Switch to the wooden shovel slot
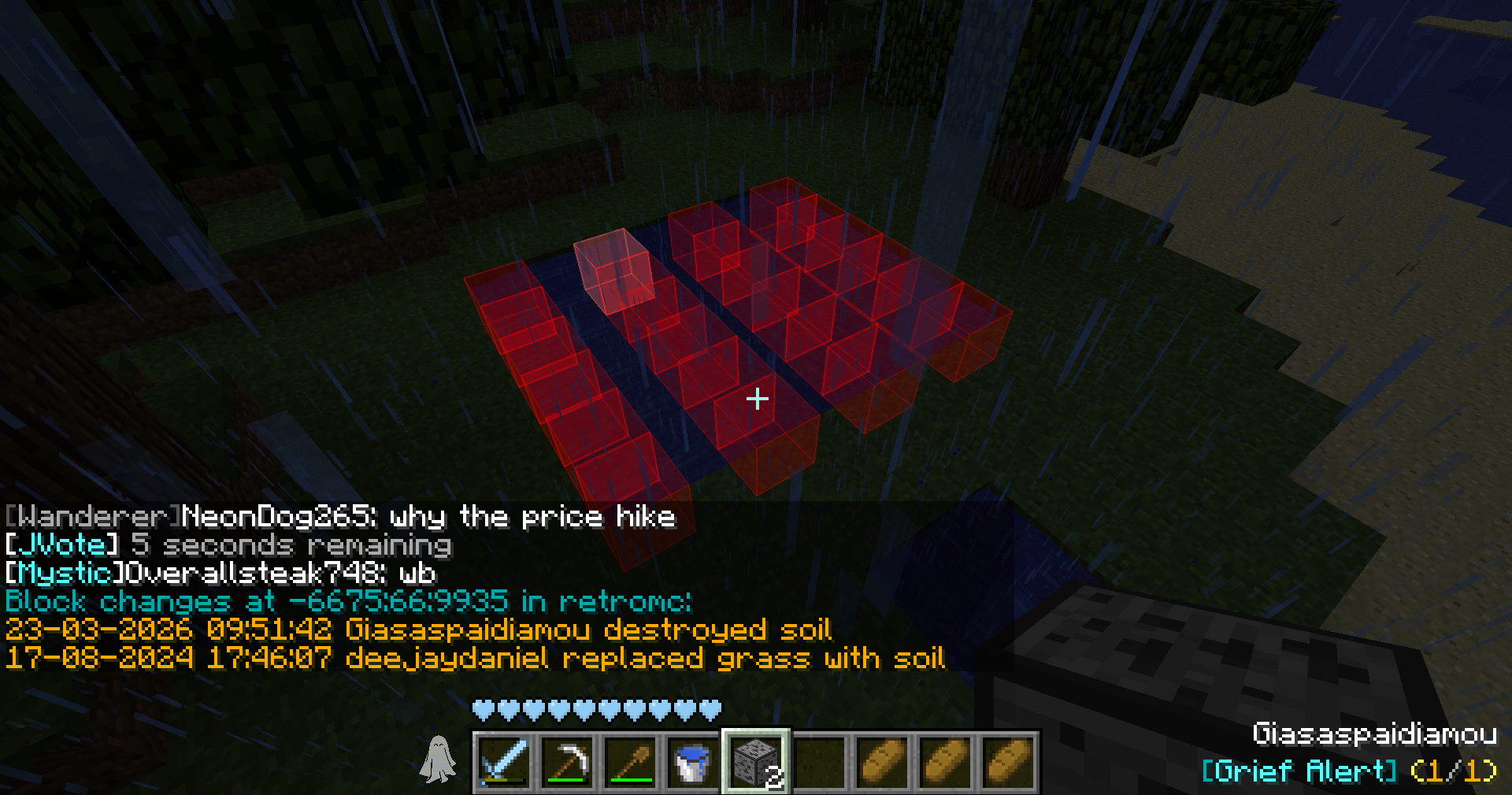This screenshot has width=1512, height=795. (x=630, y=761)
